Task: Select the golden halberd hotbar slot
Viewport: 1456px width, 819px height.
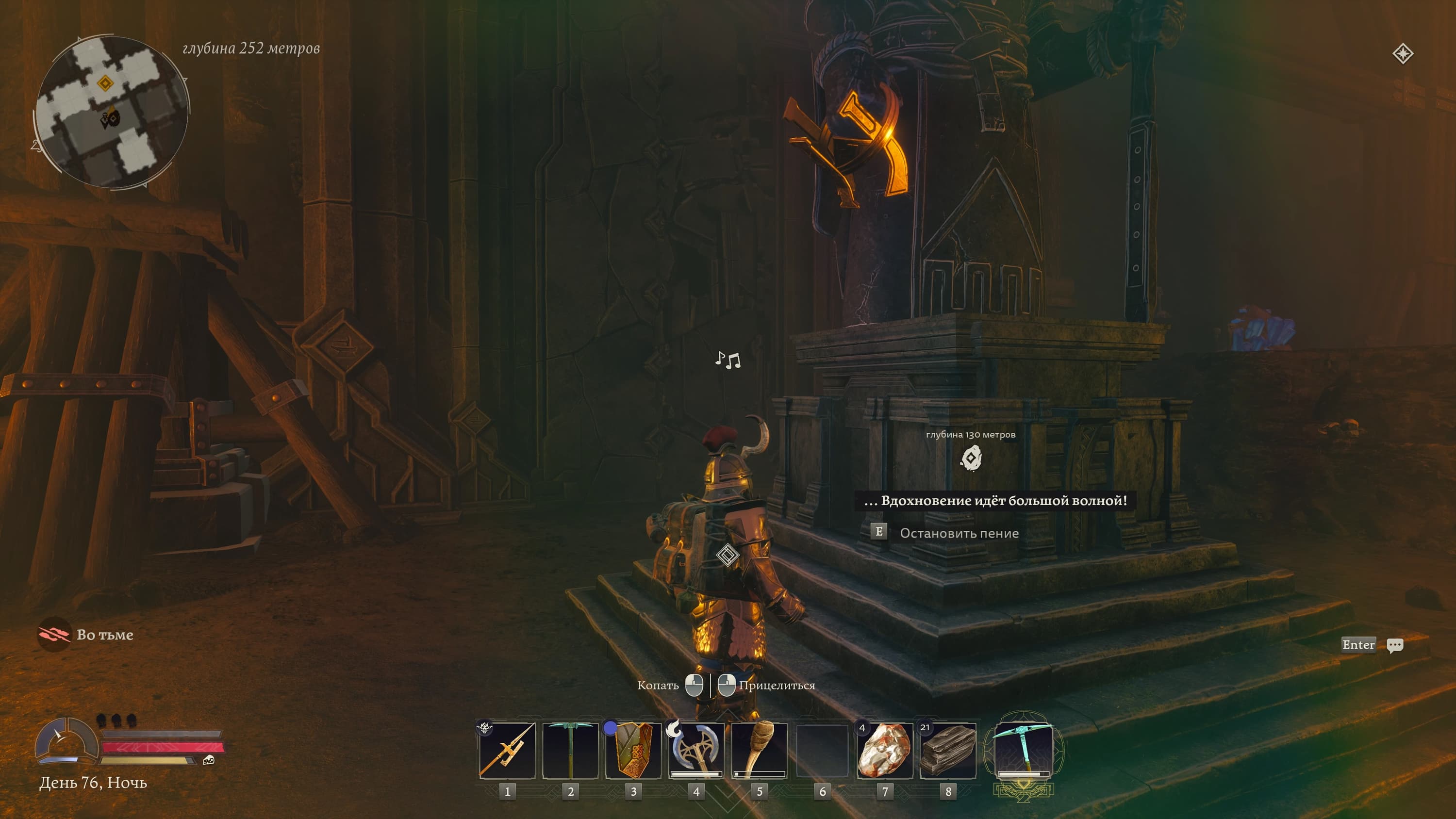Action: [507, 751]
